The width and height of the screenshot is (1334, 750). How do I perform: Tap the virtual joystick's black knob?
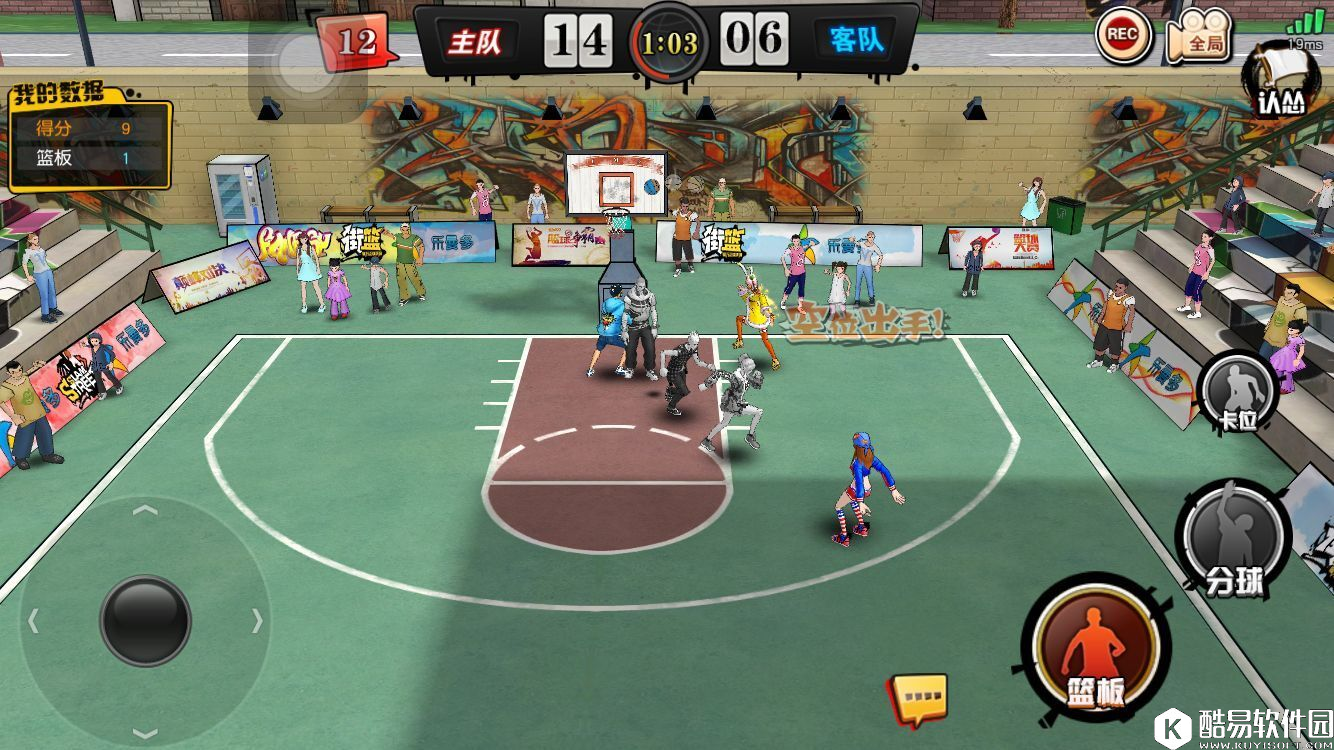[x=145, y=620]
